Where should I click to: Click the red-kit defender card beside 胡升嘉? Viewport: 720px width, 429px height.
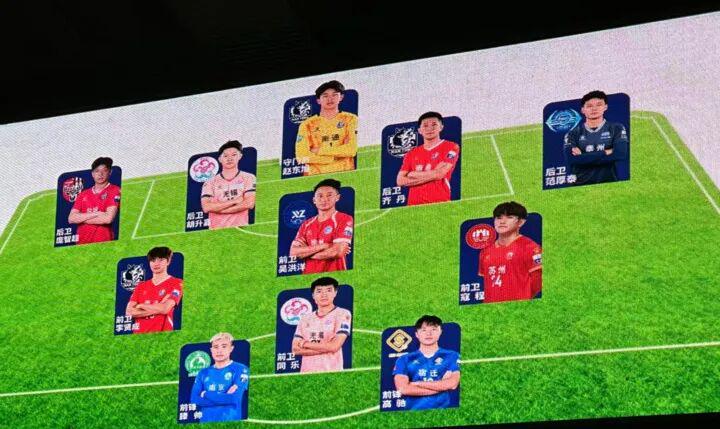(x=89, y=205)
